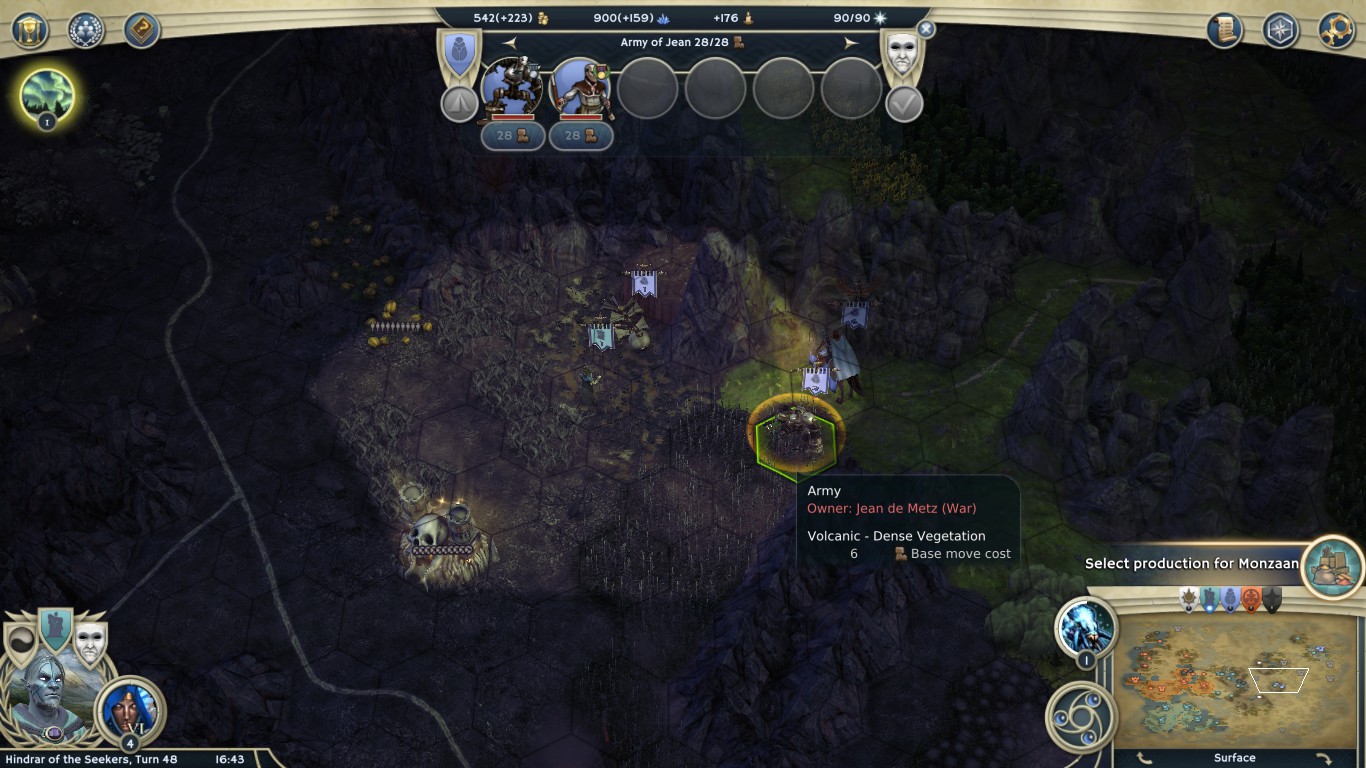The height and width of the screenshot is (768, 1366).
Task: Cycle to the next army
Action: (851, 43)
